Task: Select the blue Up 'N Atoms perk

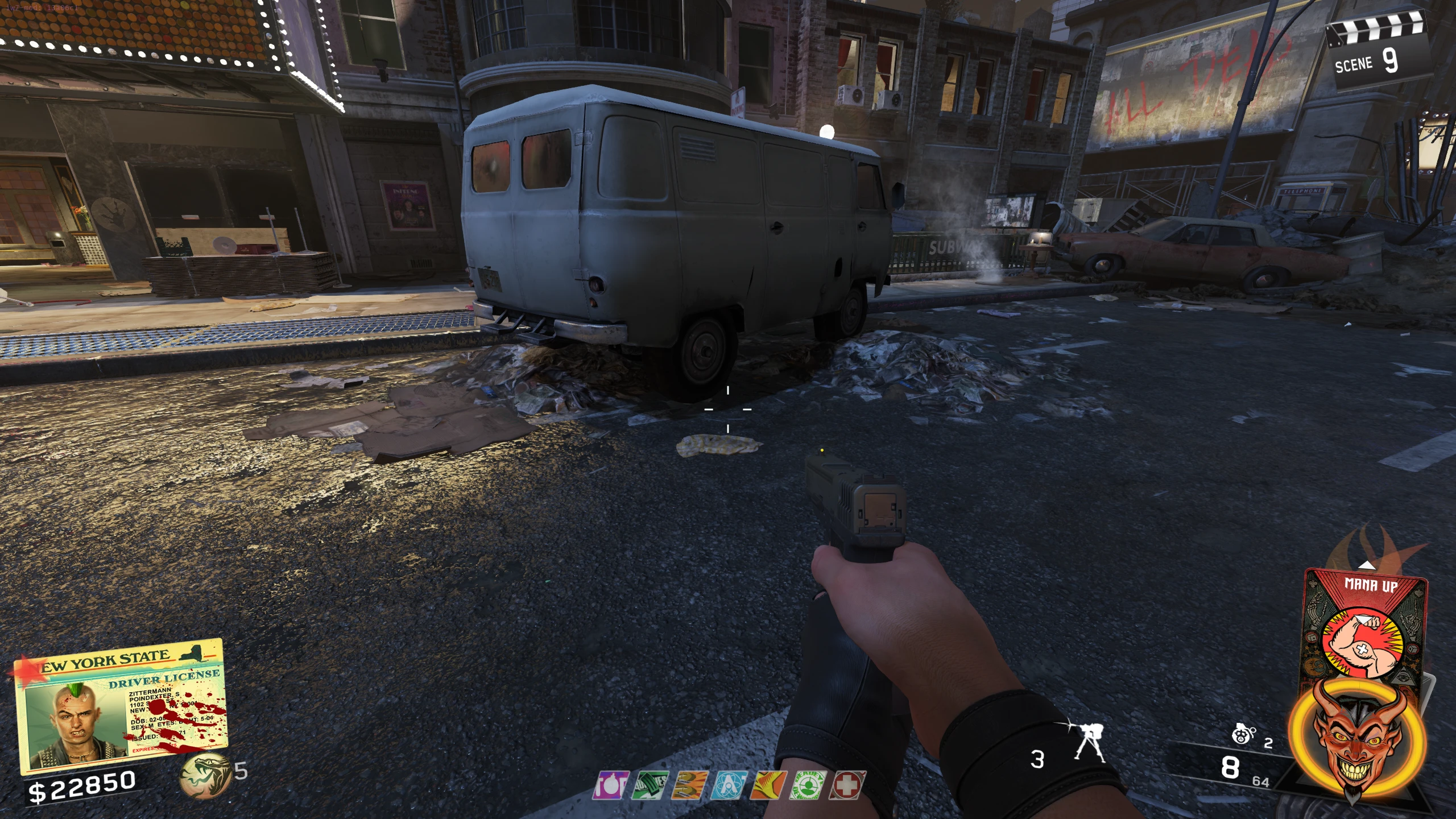Action: (729, 785)
